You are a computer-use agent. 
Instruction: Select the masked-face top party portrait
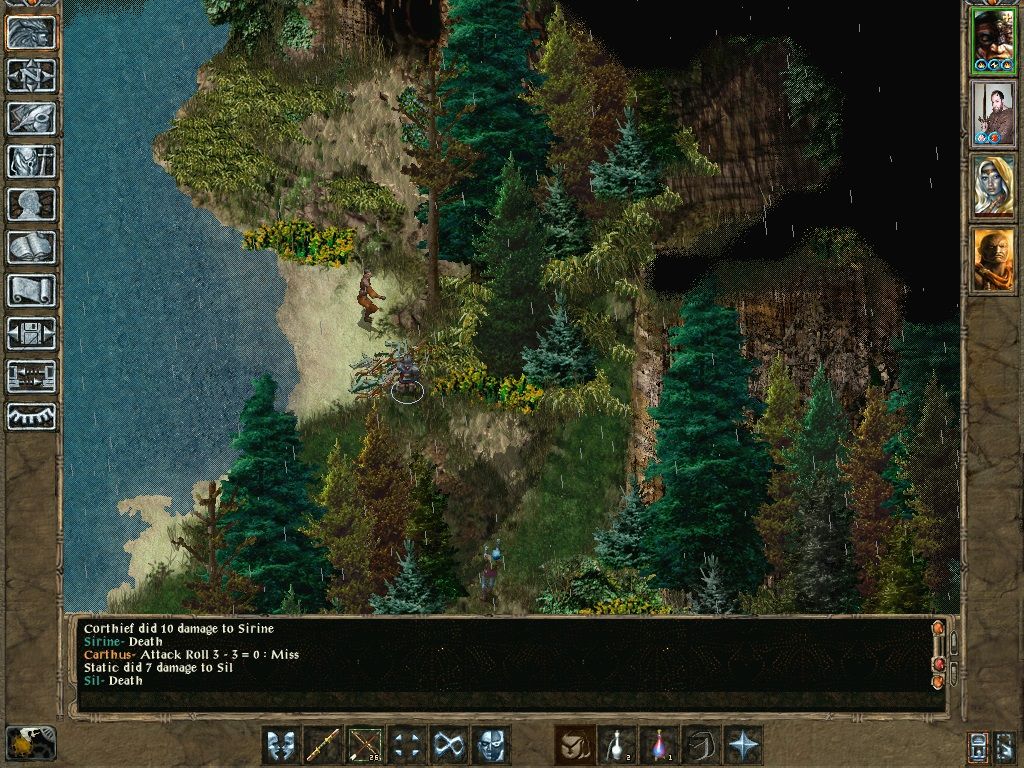[x=993, y=42]
